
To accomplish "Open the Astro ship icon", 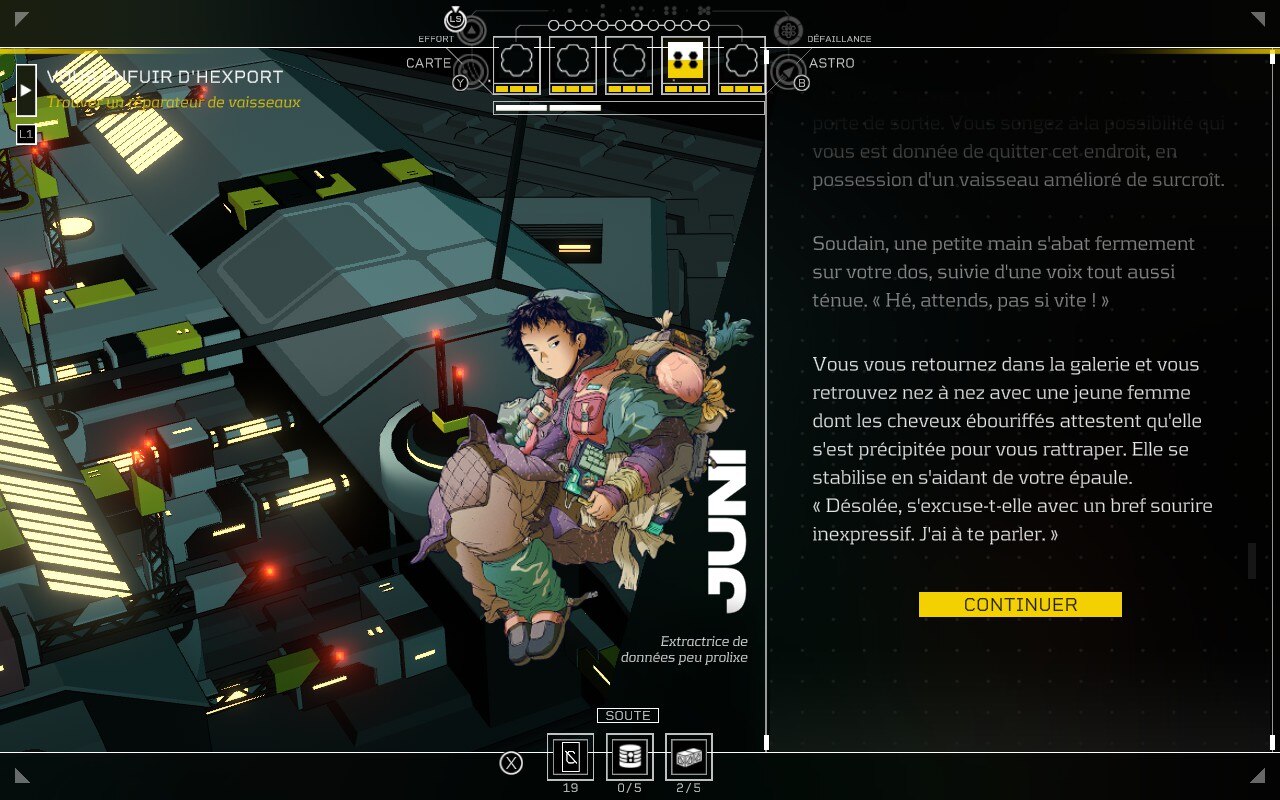I will [789, 72].
